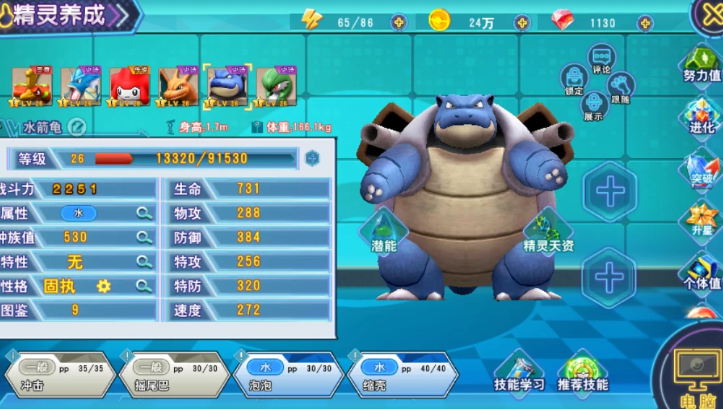Select the Gyarados portrait in the team row
The width and height of the screenshot is (723, 409).
(78, 86)
